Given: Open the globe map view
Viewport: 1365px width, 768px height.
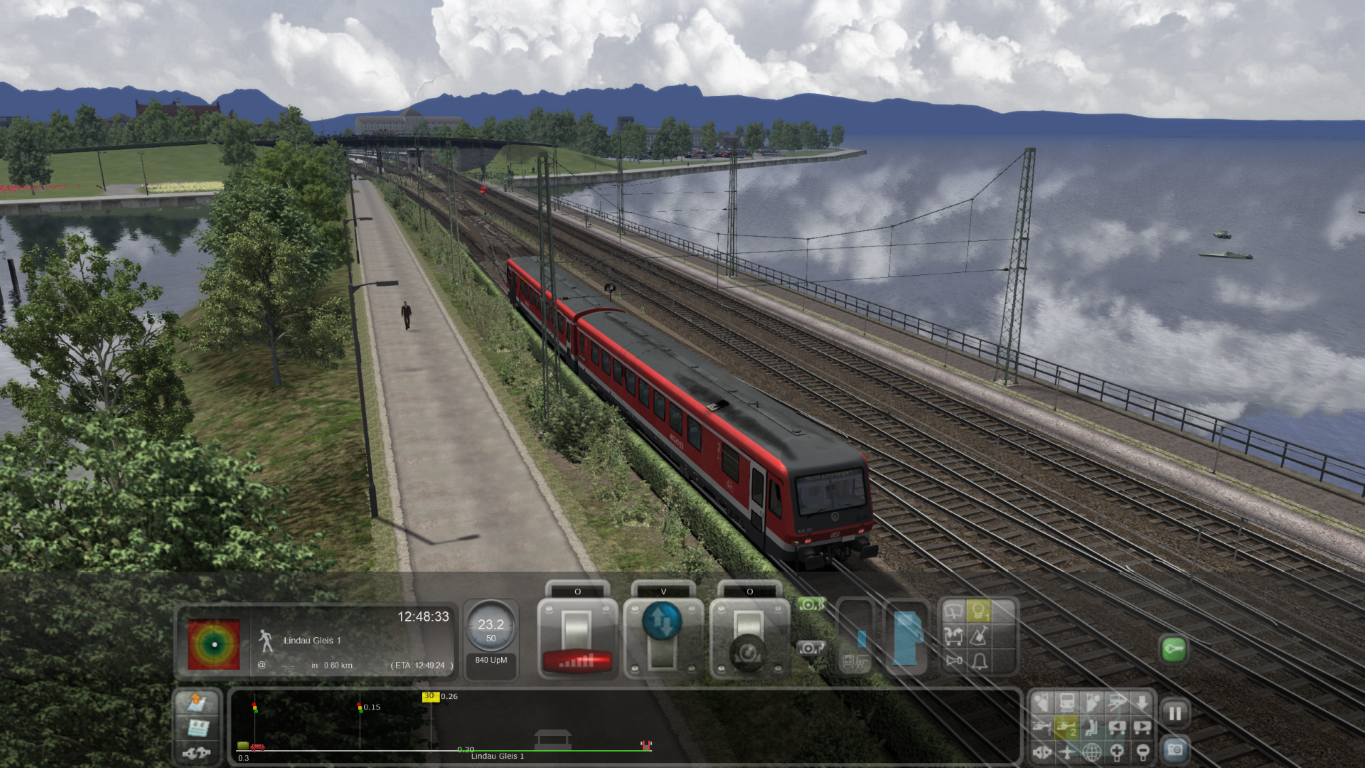Looking at the screenshot, I should tap(1091, 751).
